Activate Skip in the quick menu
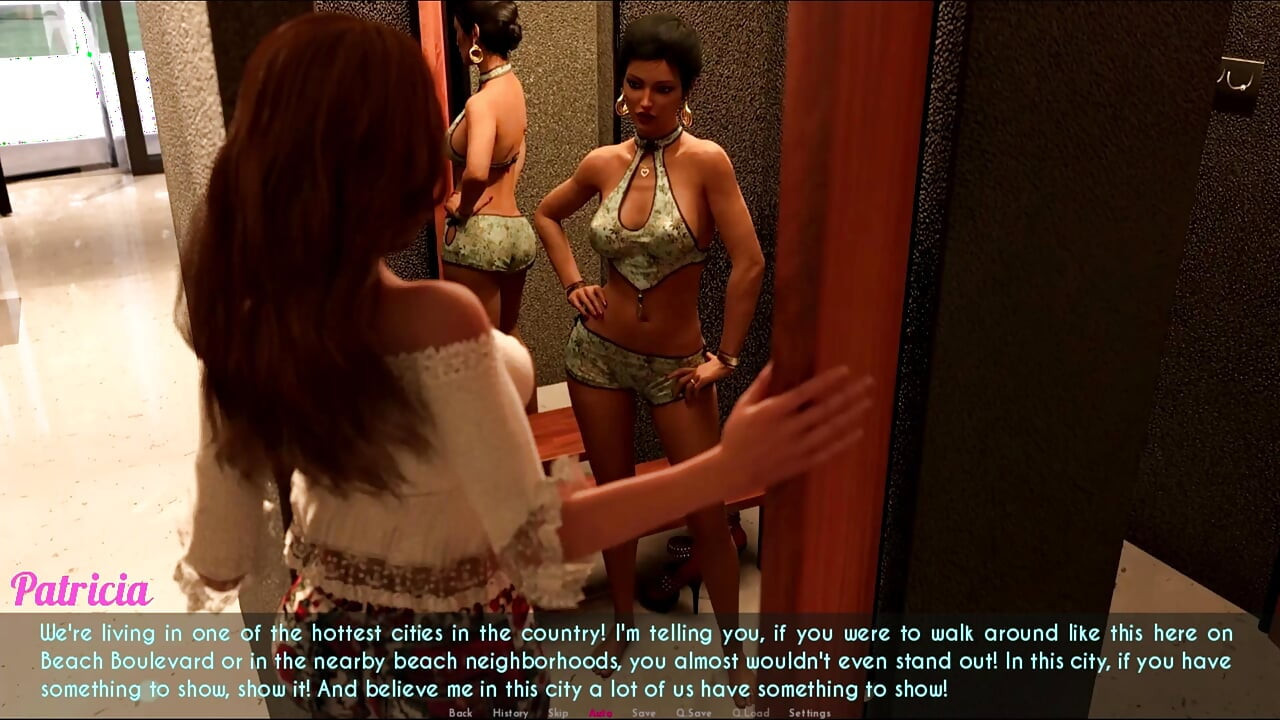This screenshot has height=720, width=1280. click(558, 713)
